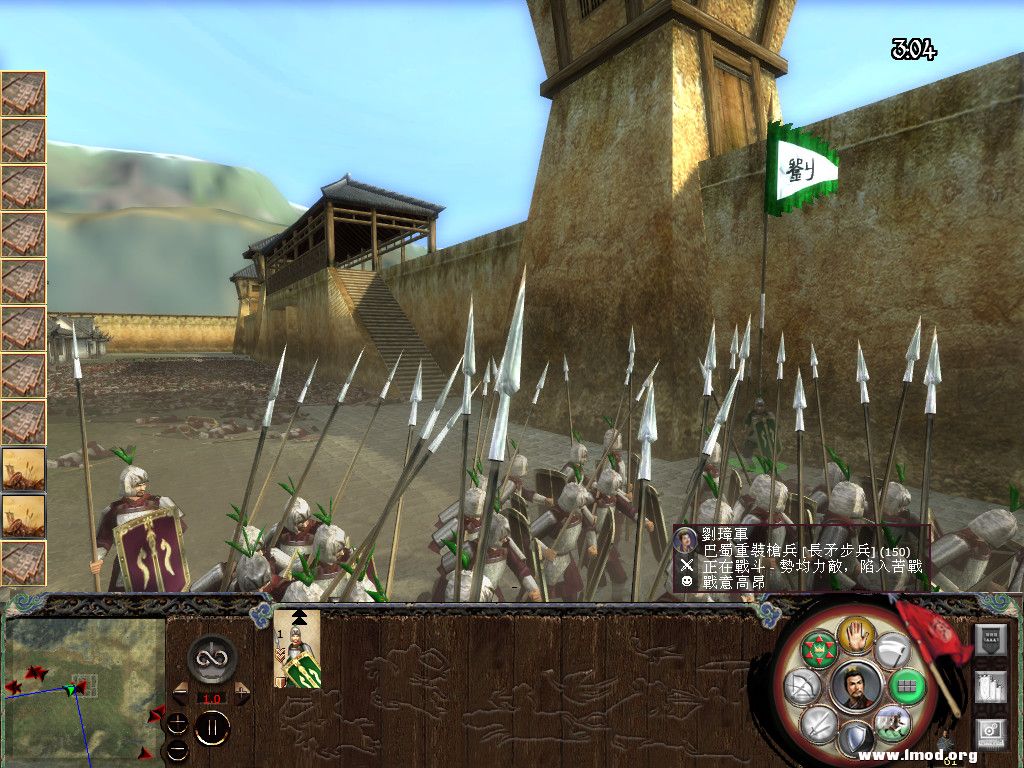Screen dimensions: 1024x768
Task: Open the grey shield banner panel button
Action: pyautogui.click(x=990, y=639)
